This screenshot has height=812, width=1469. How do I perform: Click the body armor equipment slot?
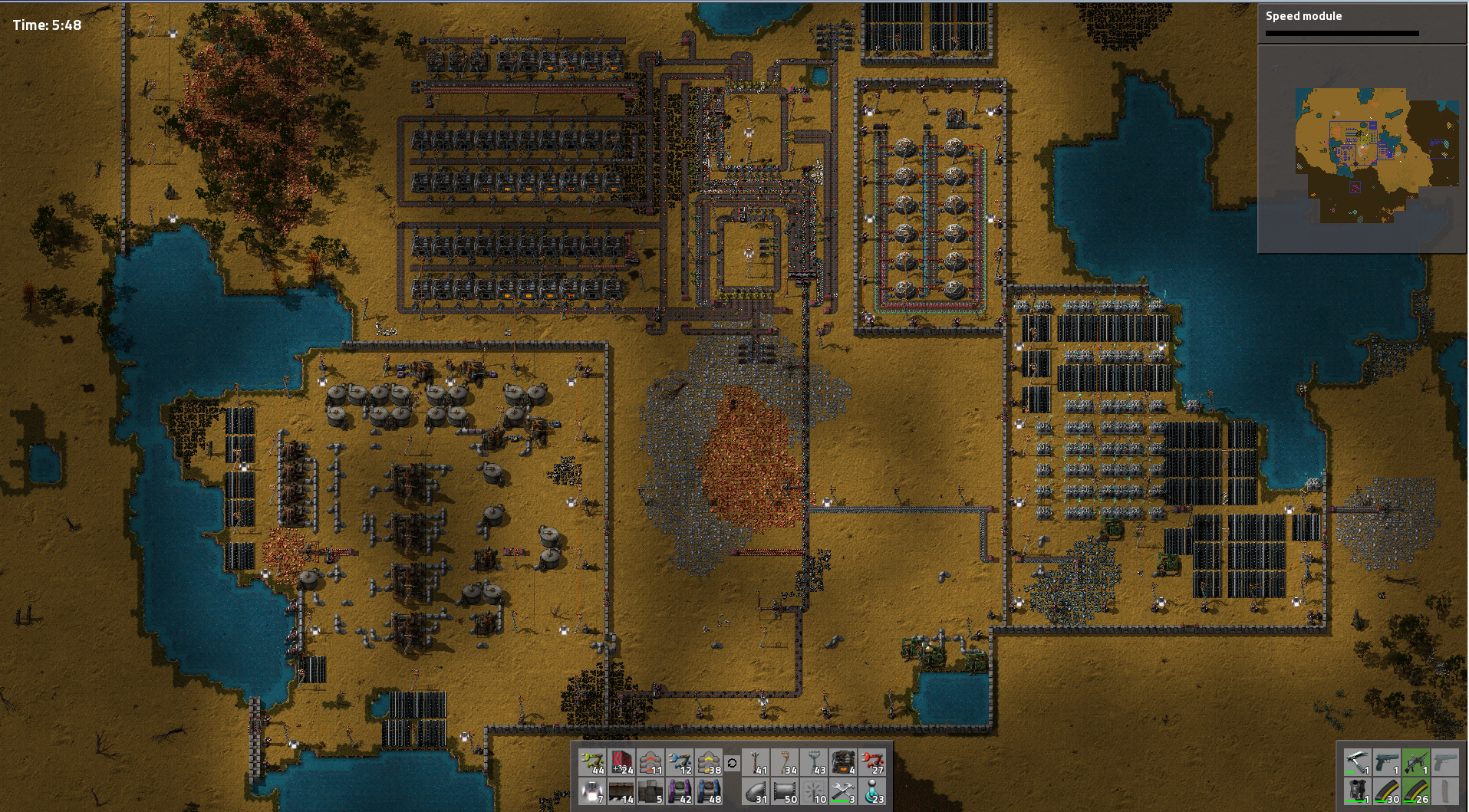click(1357, 792)
